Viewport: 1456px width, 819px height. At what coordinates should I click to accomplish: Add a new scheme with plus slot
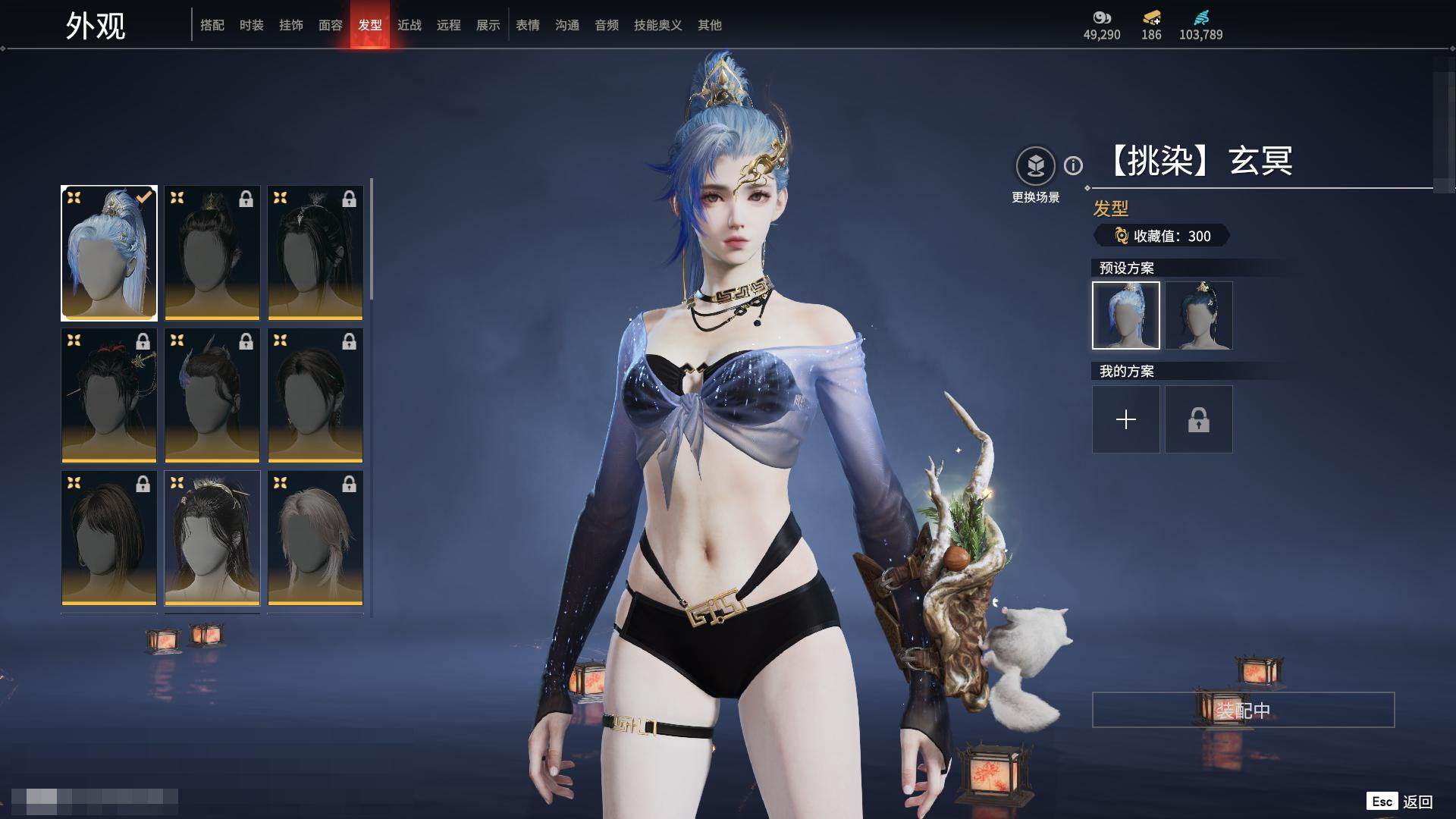pyautogui.click(x=1126, y=419)
